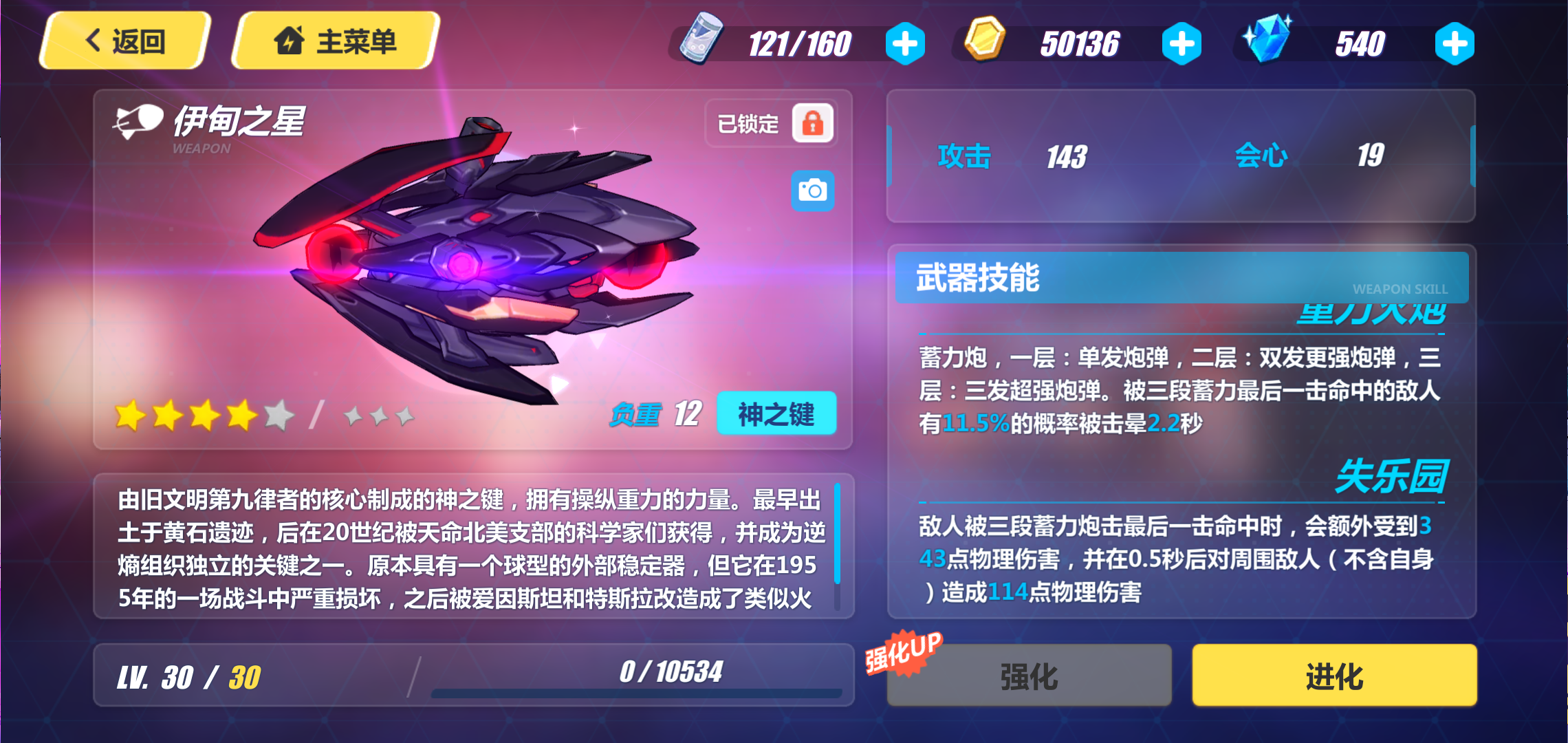Buy crystals using the plus icon
The width and height of the screenshot is (1568, 743).
pyautogui.click(x=1456, y=43)
